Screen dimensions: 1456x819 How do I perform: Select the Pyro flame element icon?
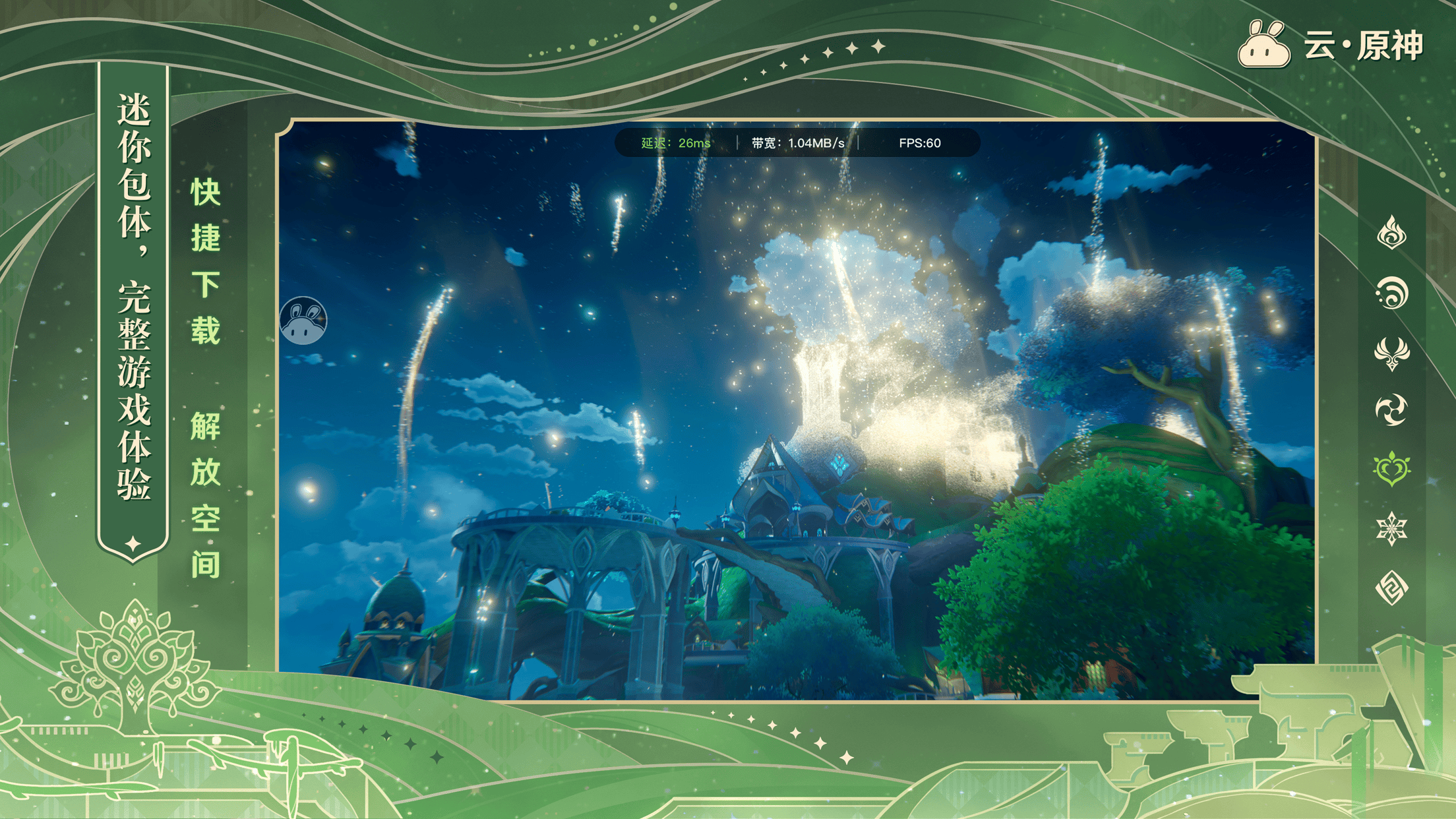tap(1391, 233)
